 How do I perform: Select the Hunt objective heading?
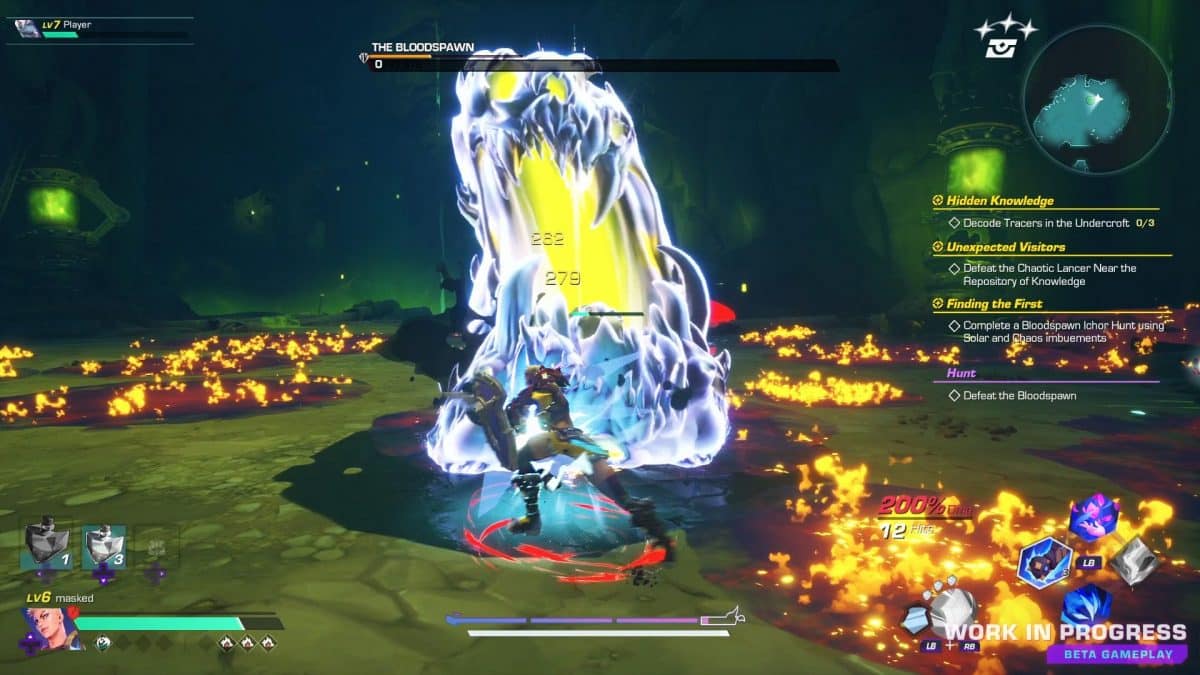click(954, 373)
